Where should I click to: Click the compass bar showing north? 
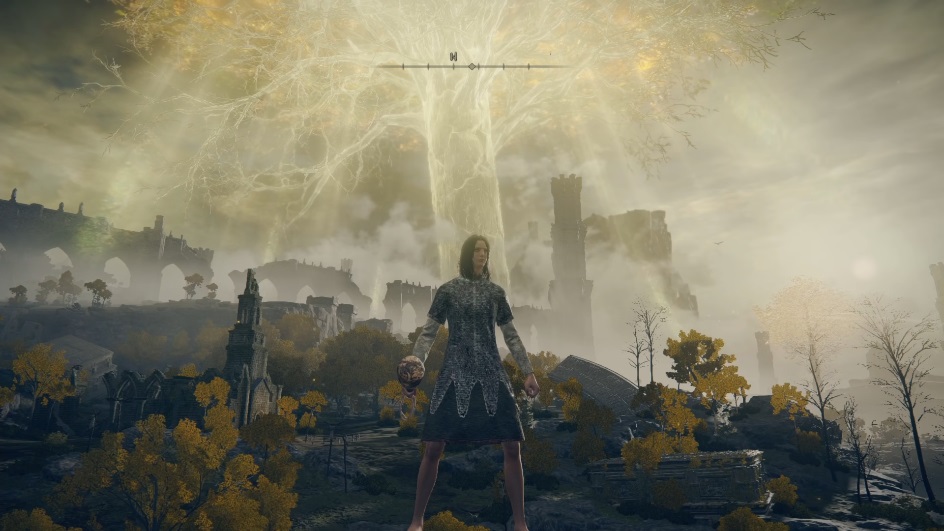coord(472,65)
